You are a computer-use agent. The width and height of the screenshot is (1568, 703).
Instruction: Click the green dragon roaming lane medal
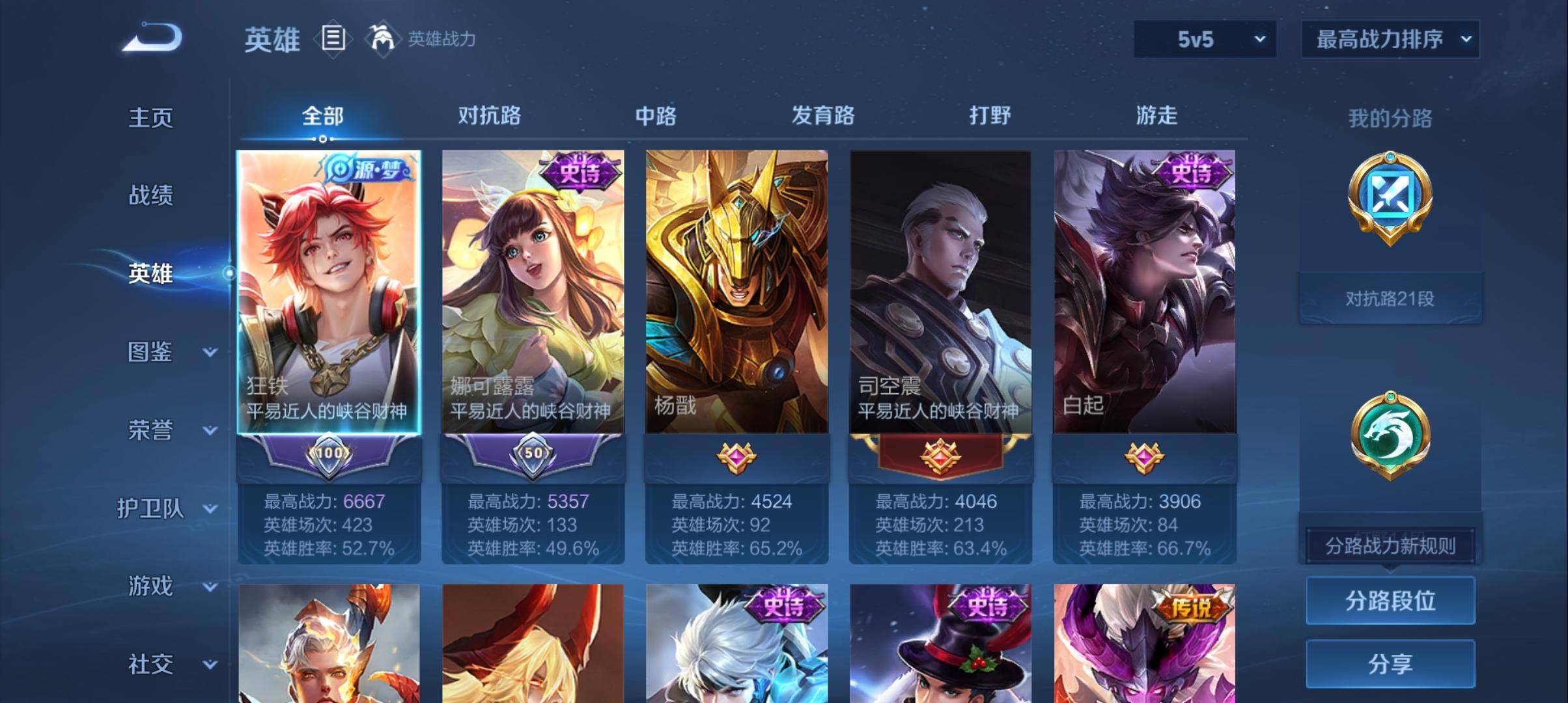tap(1390, 435)
